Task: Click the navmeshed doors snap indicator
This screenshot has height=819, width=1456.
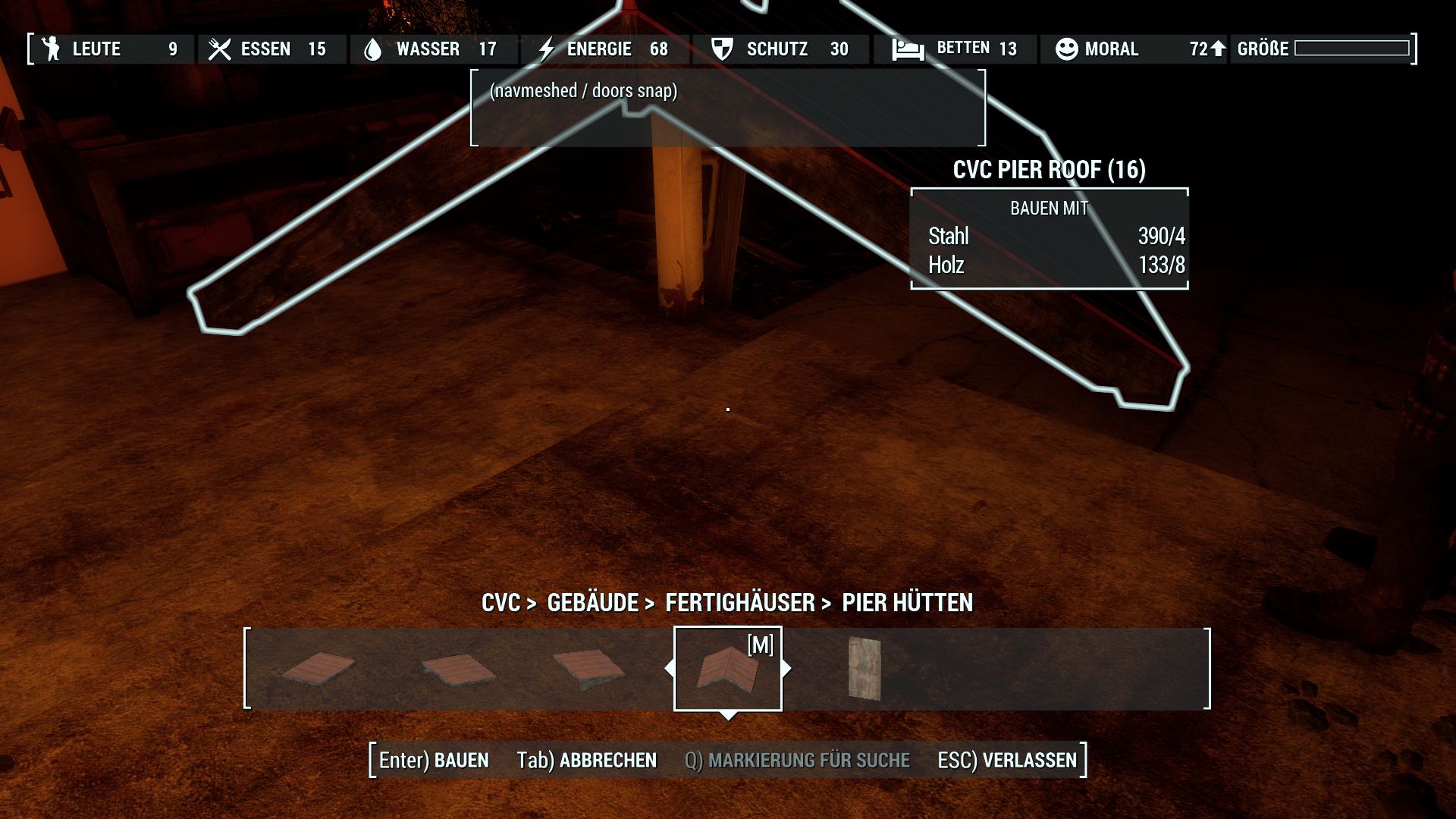Action: tap(584, 90)
